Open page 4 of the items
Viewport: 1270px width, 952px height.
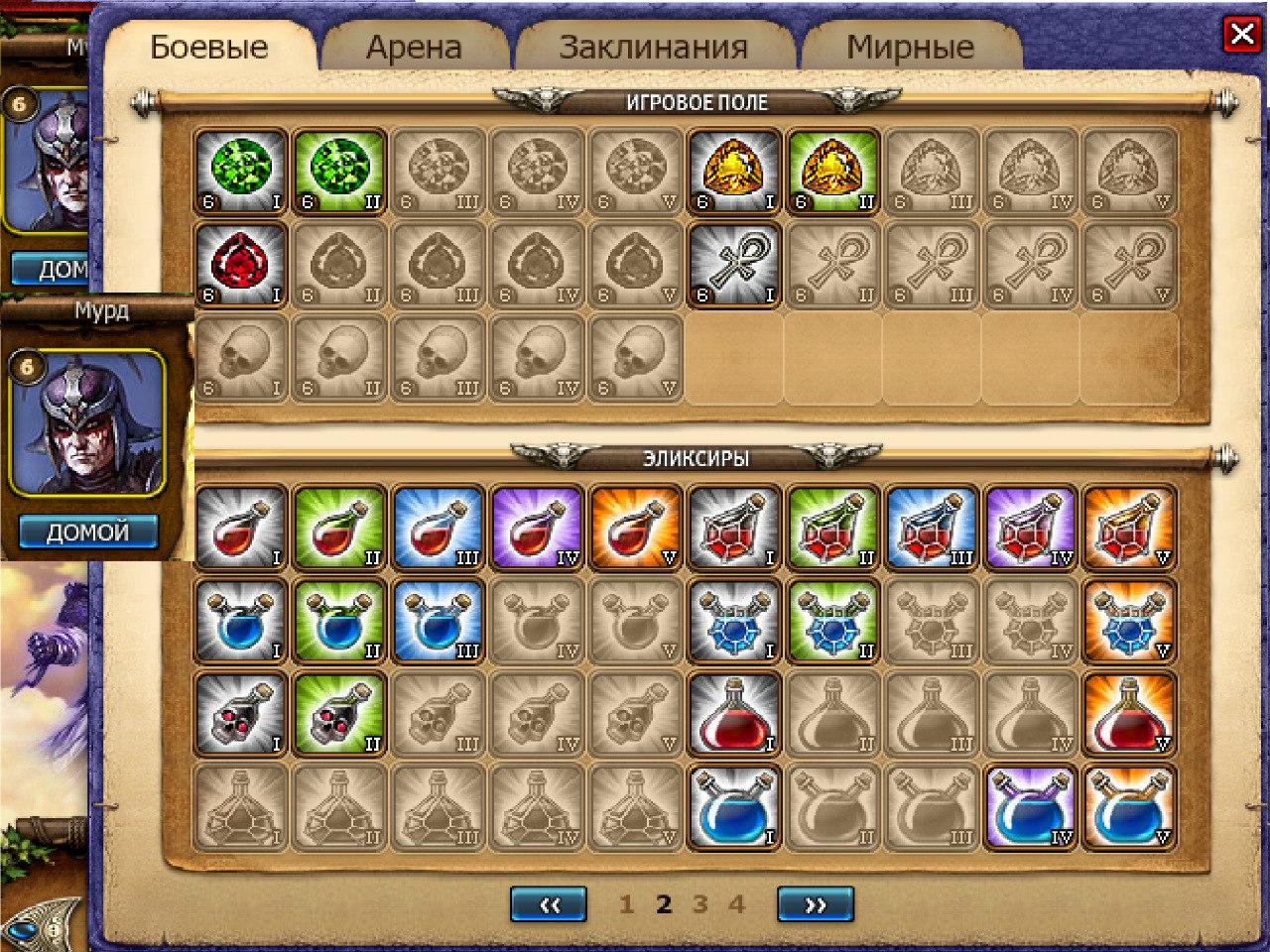(x=736, y=904)
